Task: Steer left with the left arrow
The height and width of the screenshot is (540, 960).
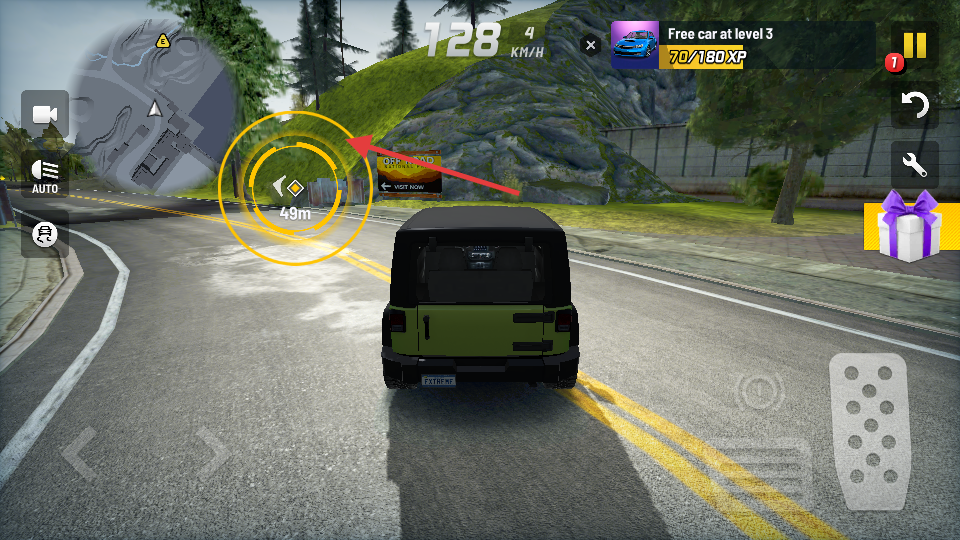Action: coord(80,455)
